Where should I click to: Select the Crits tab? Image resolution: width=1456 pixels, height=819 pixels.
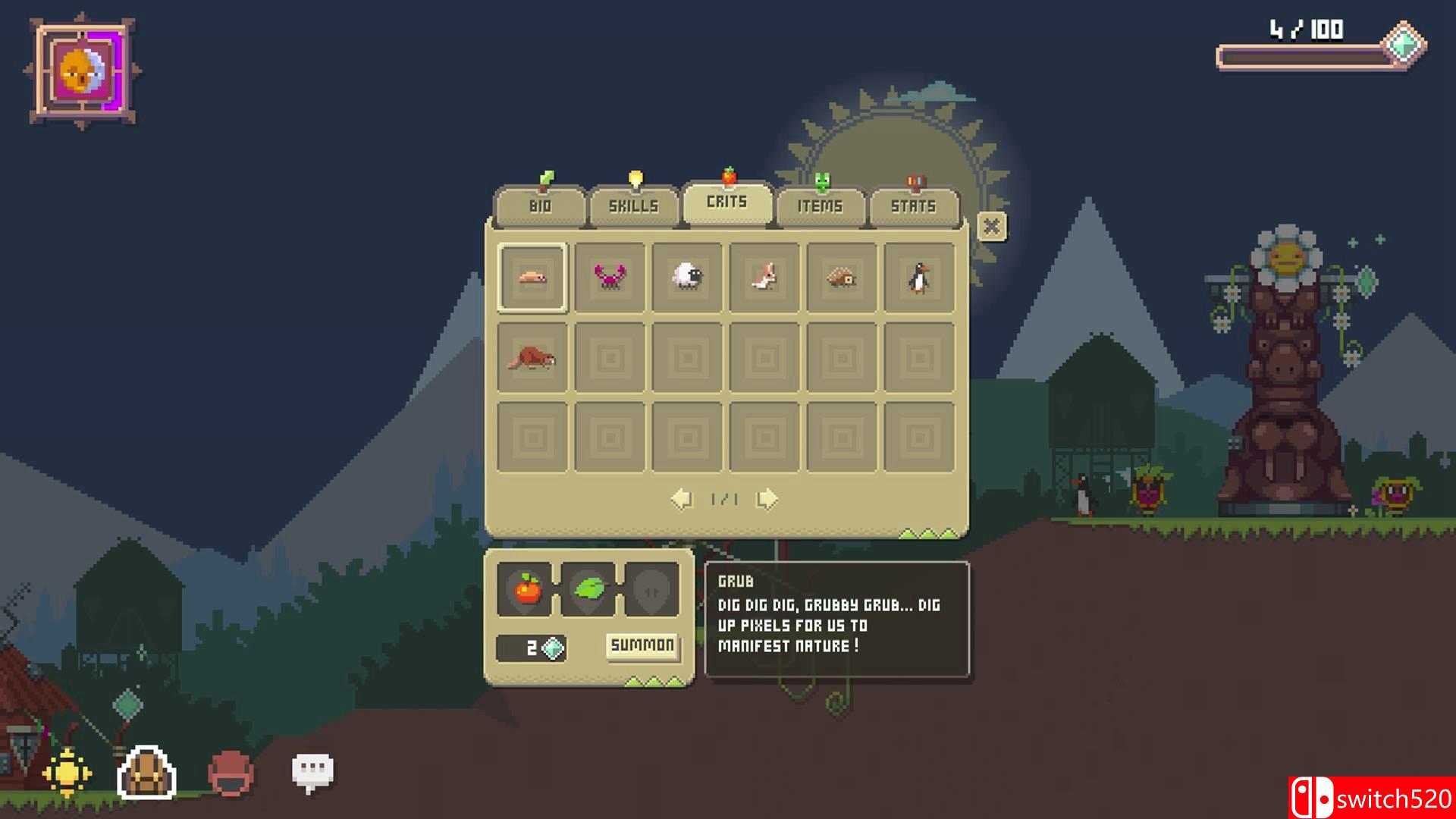pos(727,202)
